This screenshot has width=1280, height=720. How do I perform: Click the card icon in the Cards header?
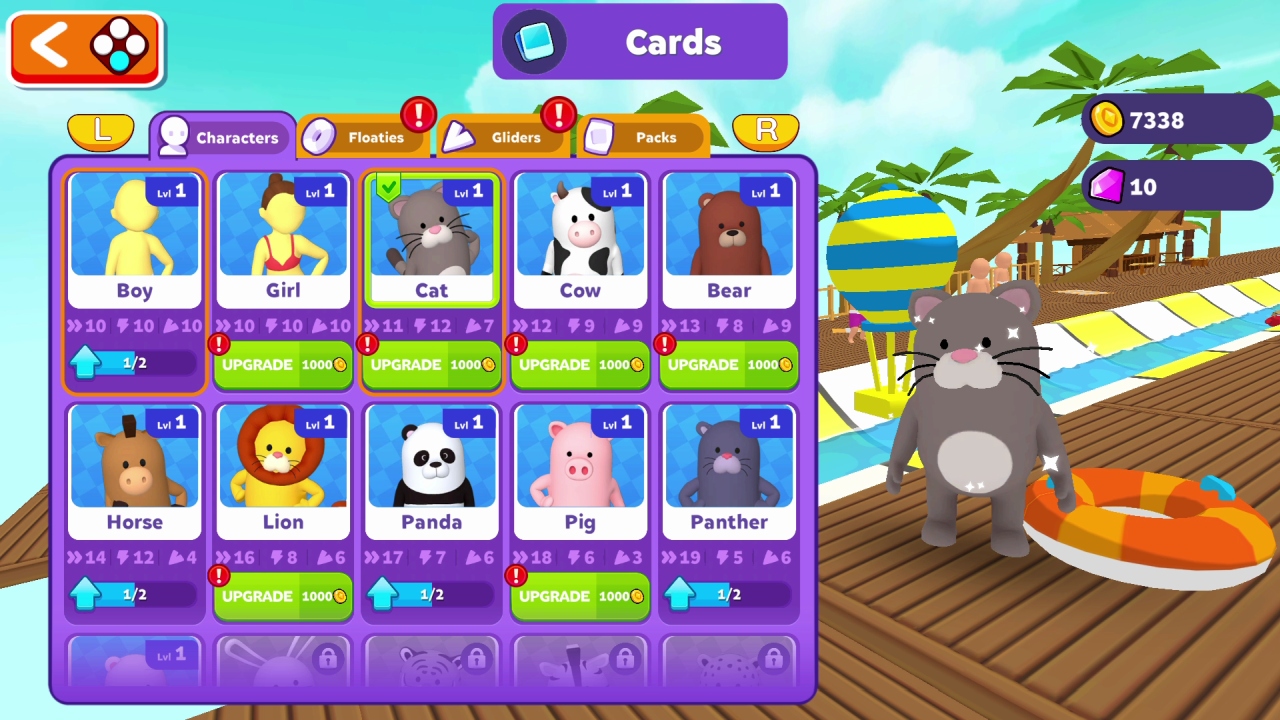point(534,42)
